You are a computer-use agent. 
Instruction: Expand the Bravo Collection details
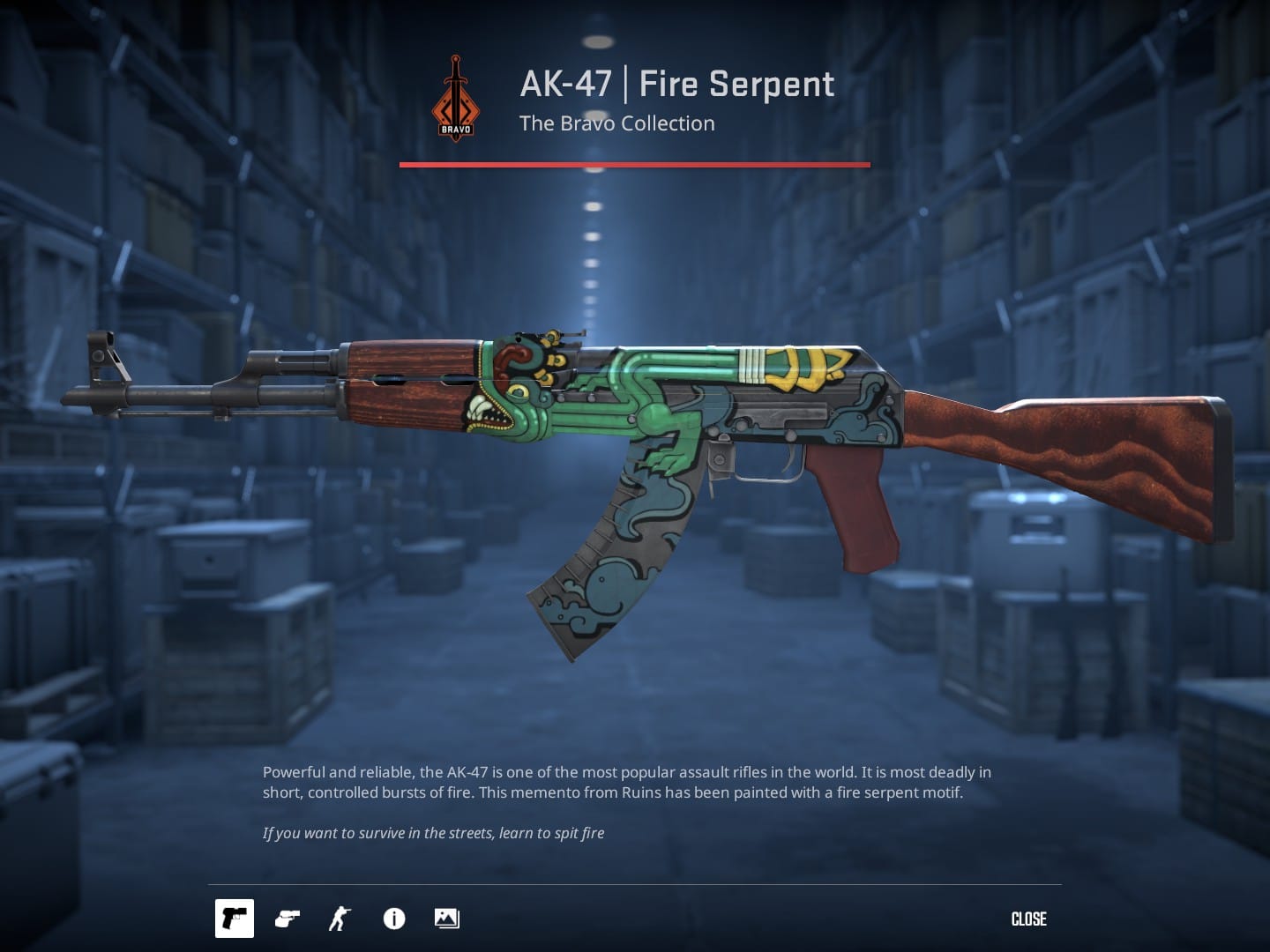(616, 123)
